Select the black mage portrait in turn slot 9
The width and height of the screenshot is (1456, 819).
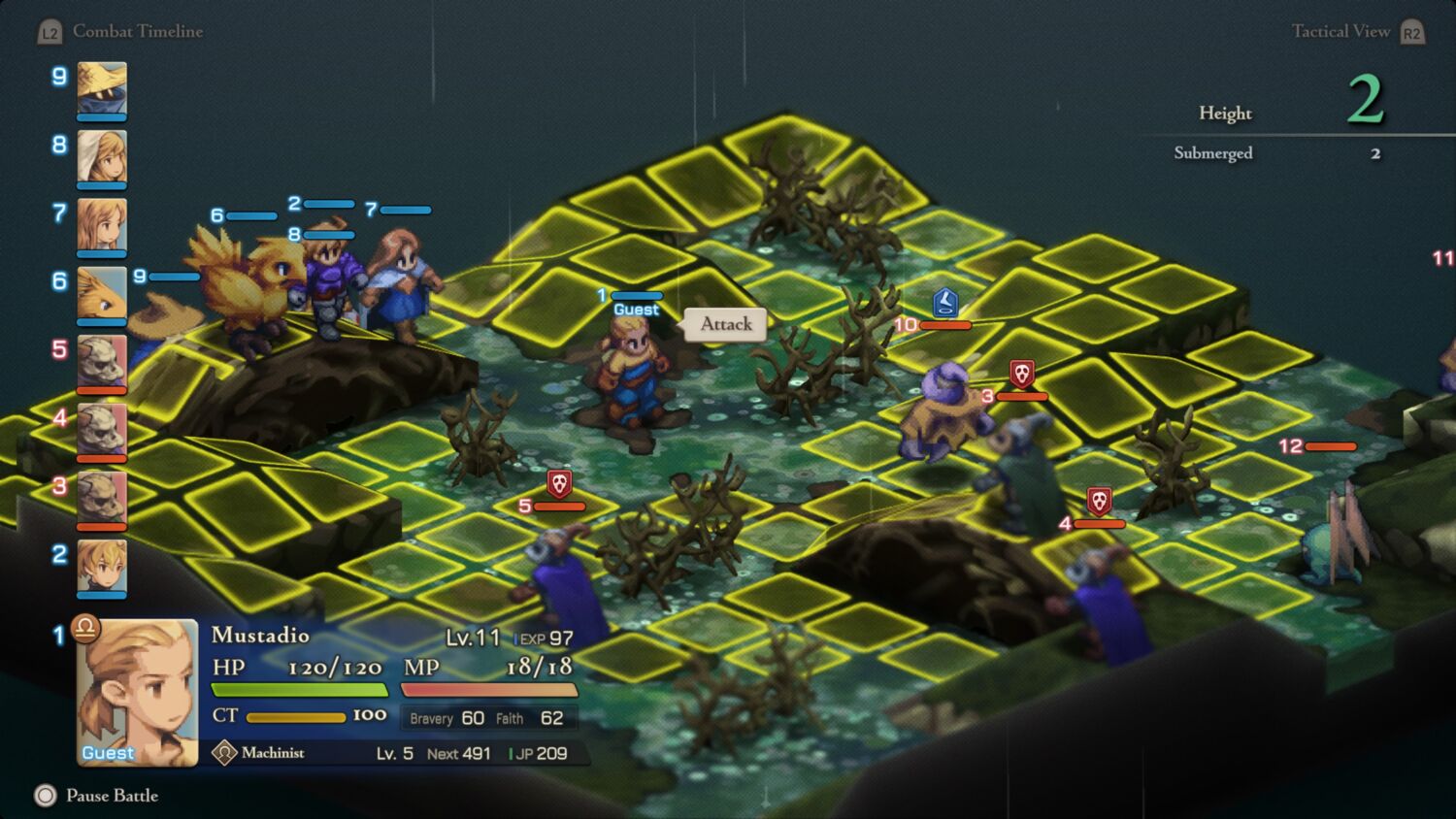click(x=102, y=87)
